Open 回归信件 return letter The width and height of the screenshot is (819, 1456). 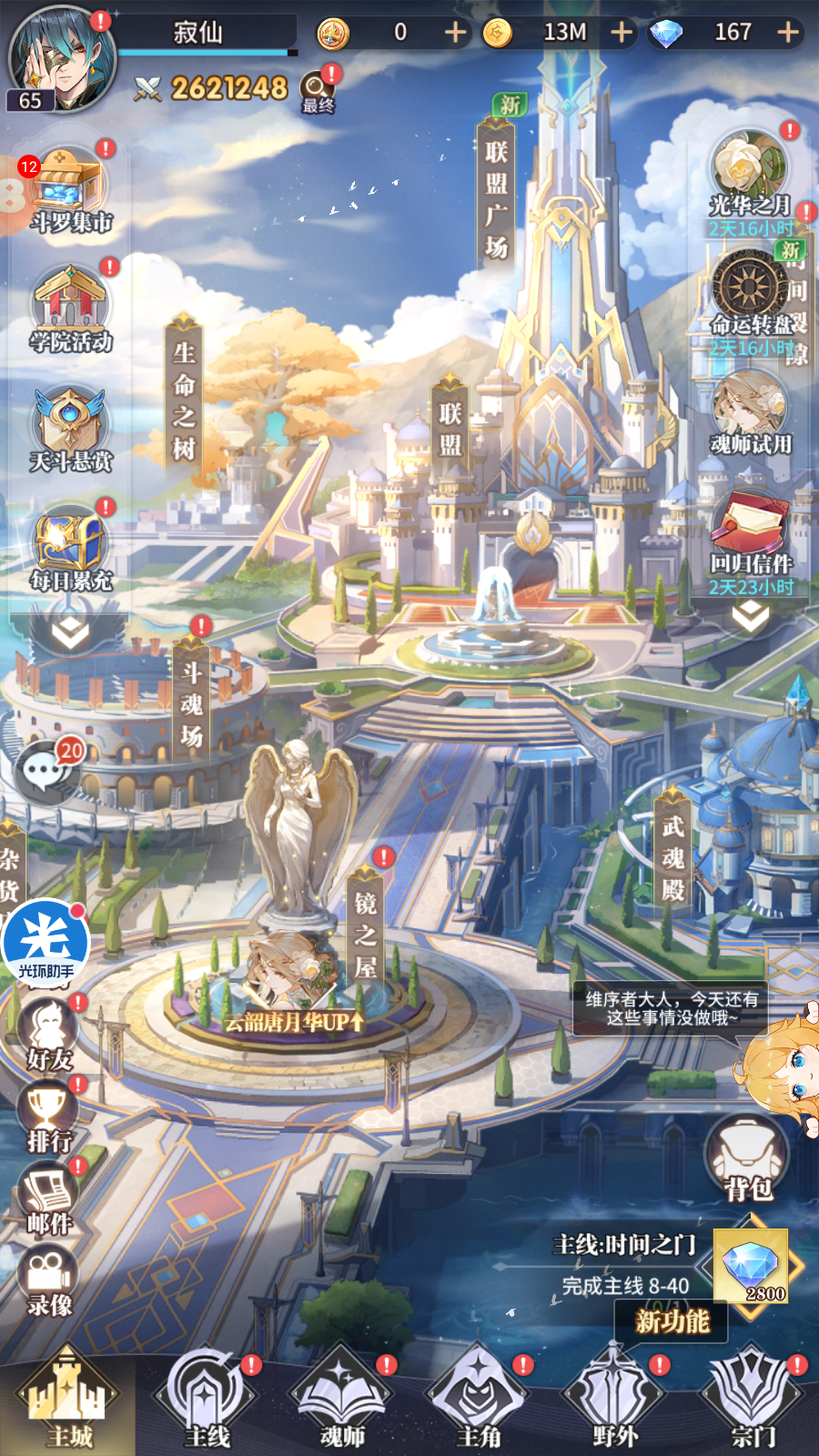[750, 537]
